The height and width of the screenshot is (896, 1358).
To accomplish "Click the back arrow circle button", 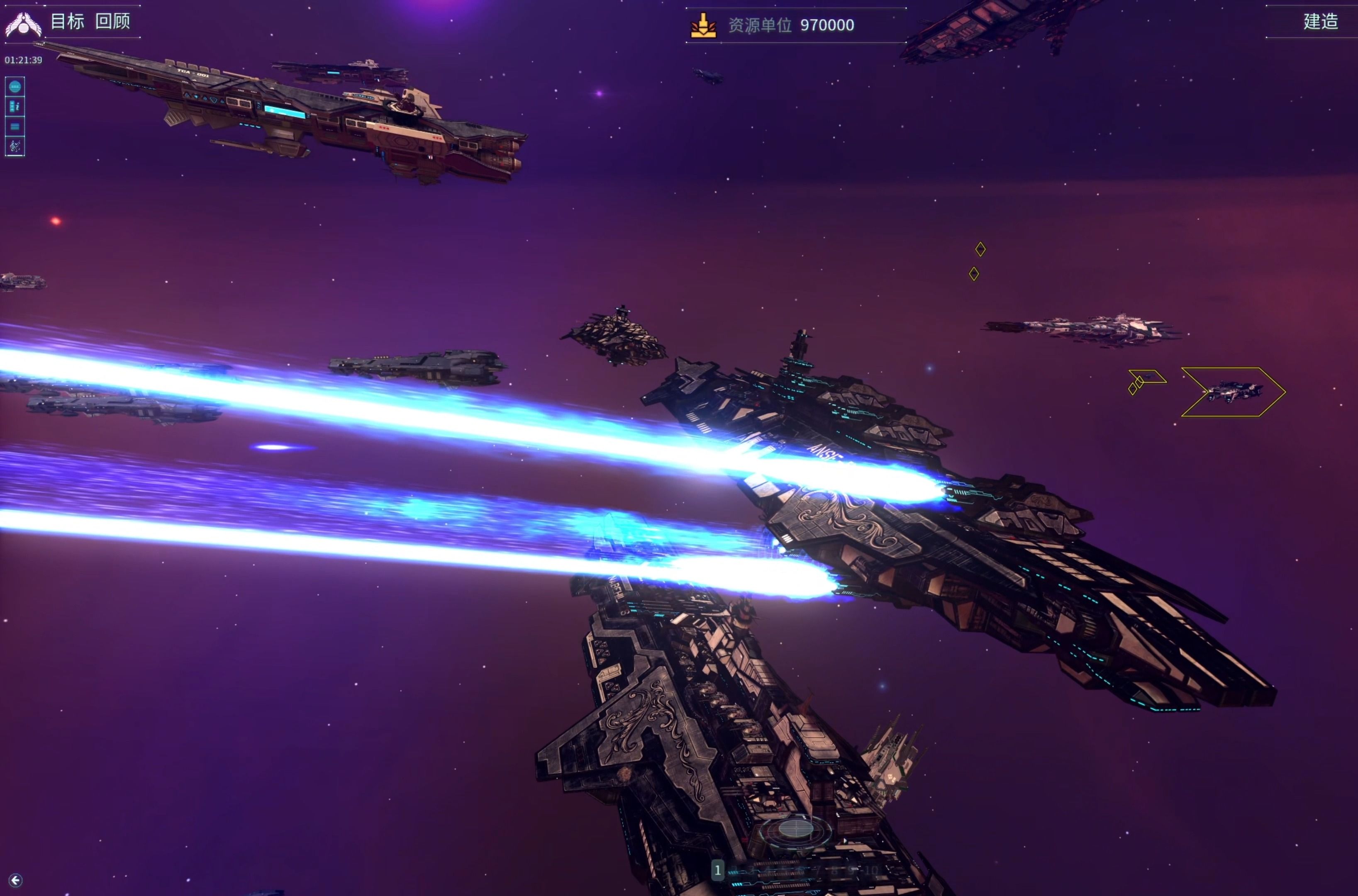I will pos(15,880).
